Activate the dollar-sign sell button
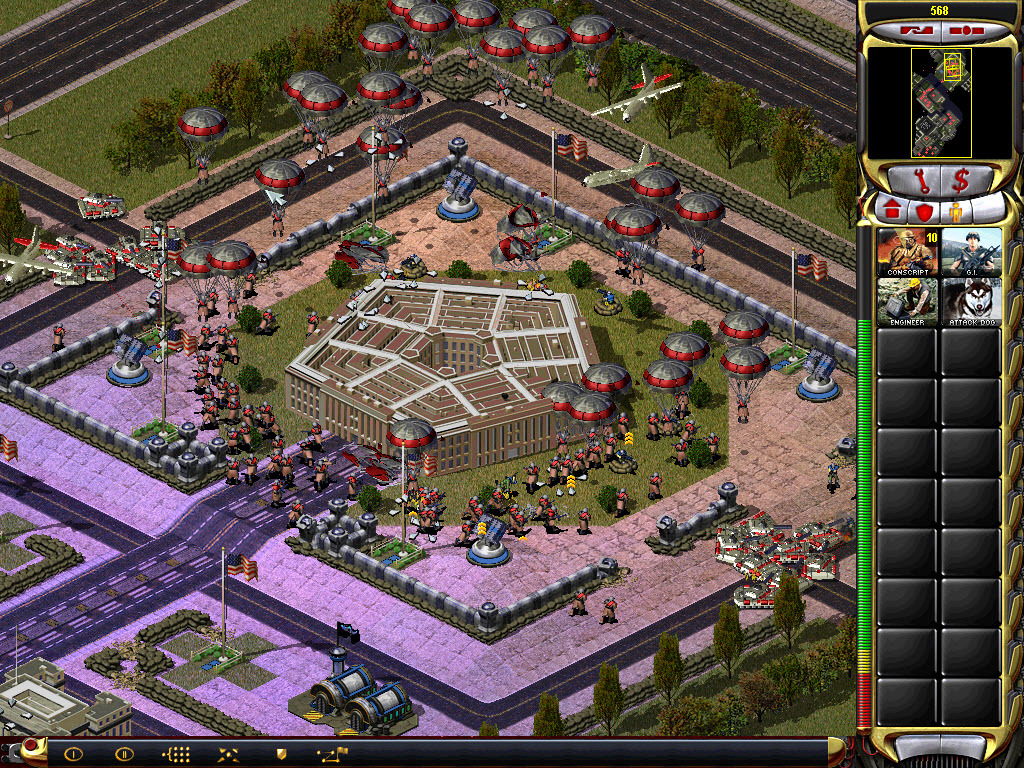 pyautogui.click(x=962, y=181)
